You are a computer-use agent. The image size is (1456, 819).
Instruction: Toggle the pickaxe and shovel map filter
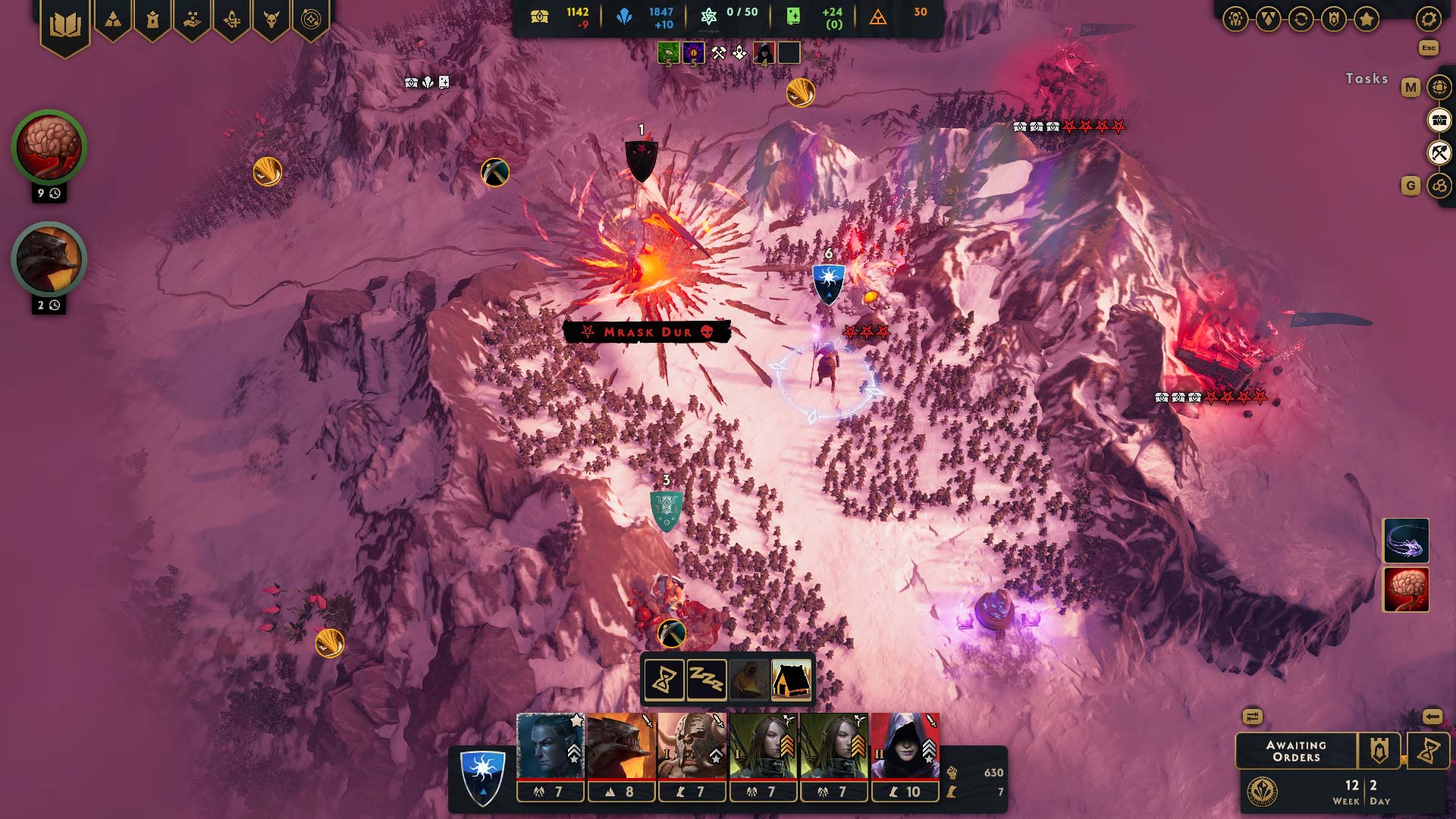[1439, 153]
